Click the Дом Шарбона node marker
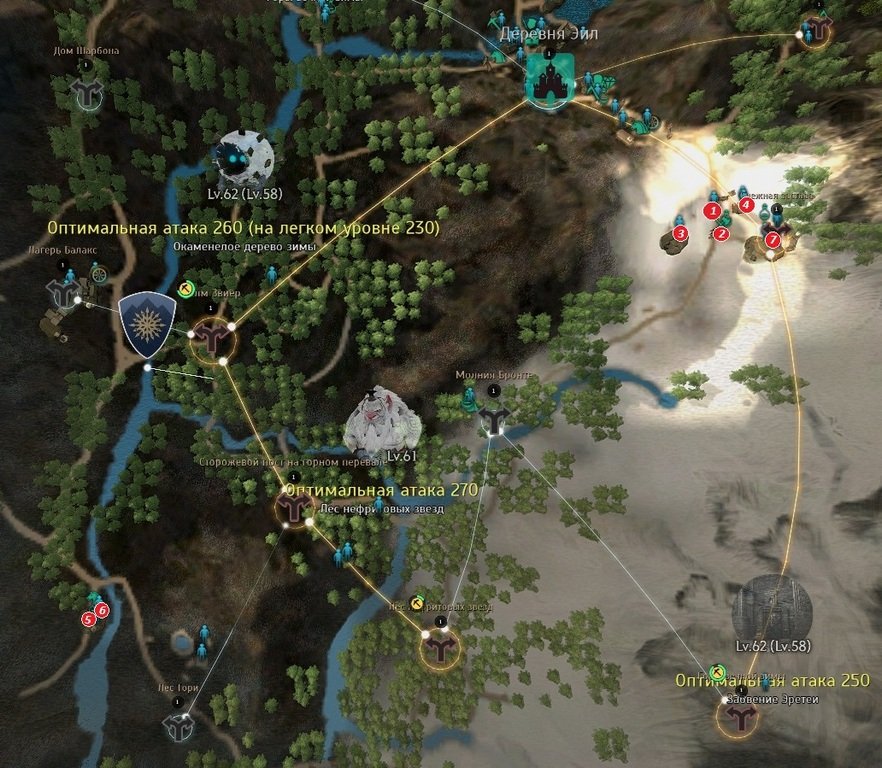 pos(87,93)
